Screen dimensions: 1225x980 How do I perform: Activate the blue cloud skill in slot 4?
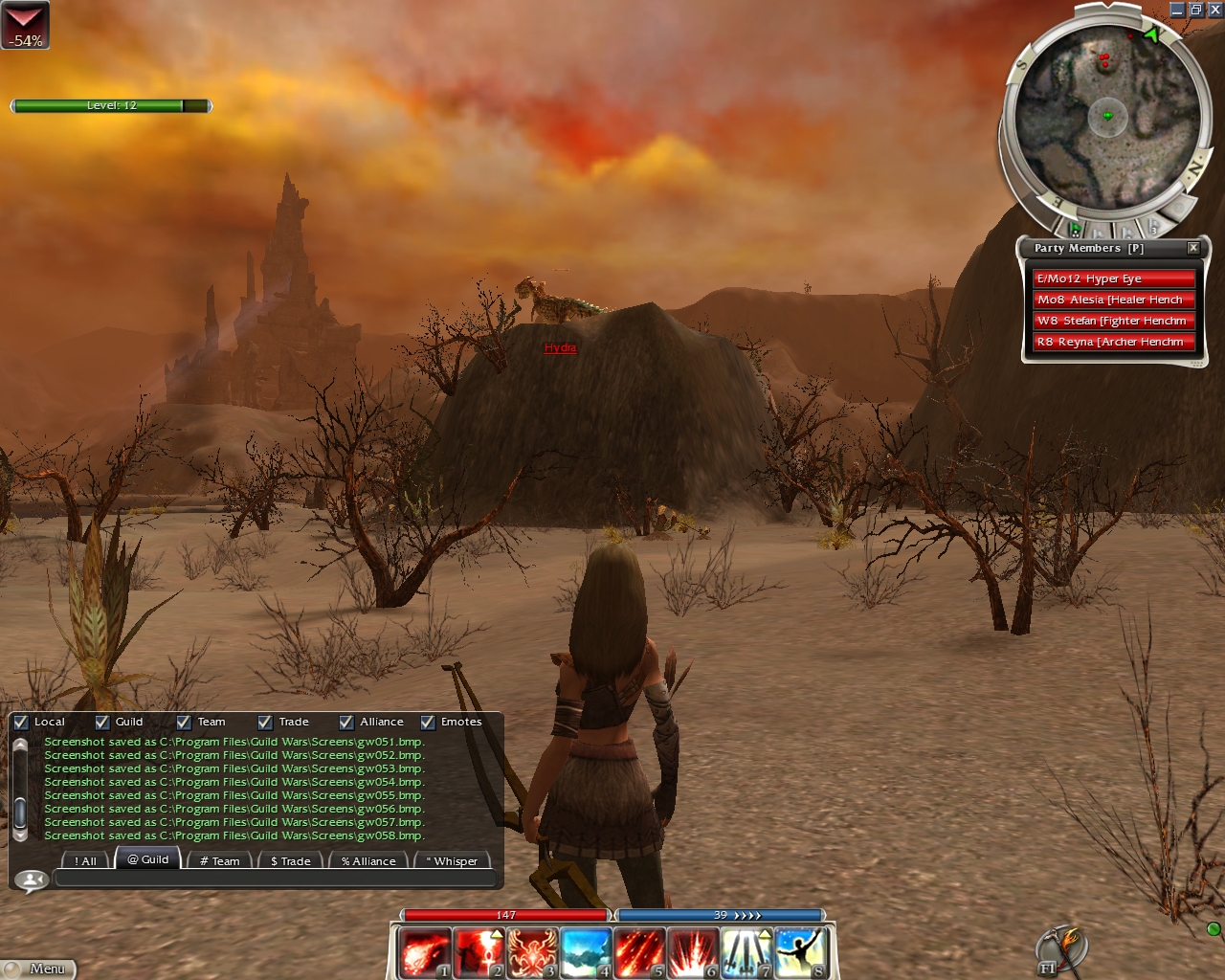click(585, 953)
